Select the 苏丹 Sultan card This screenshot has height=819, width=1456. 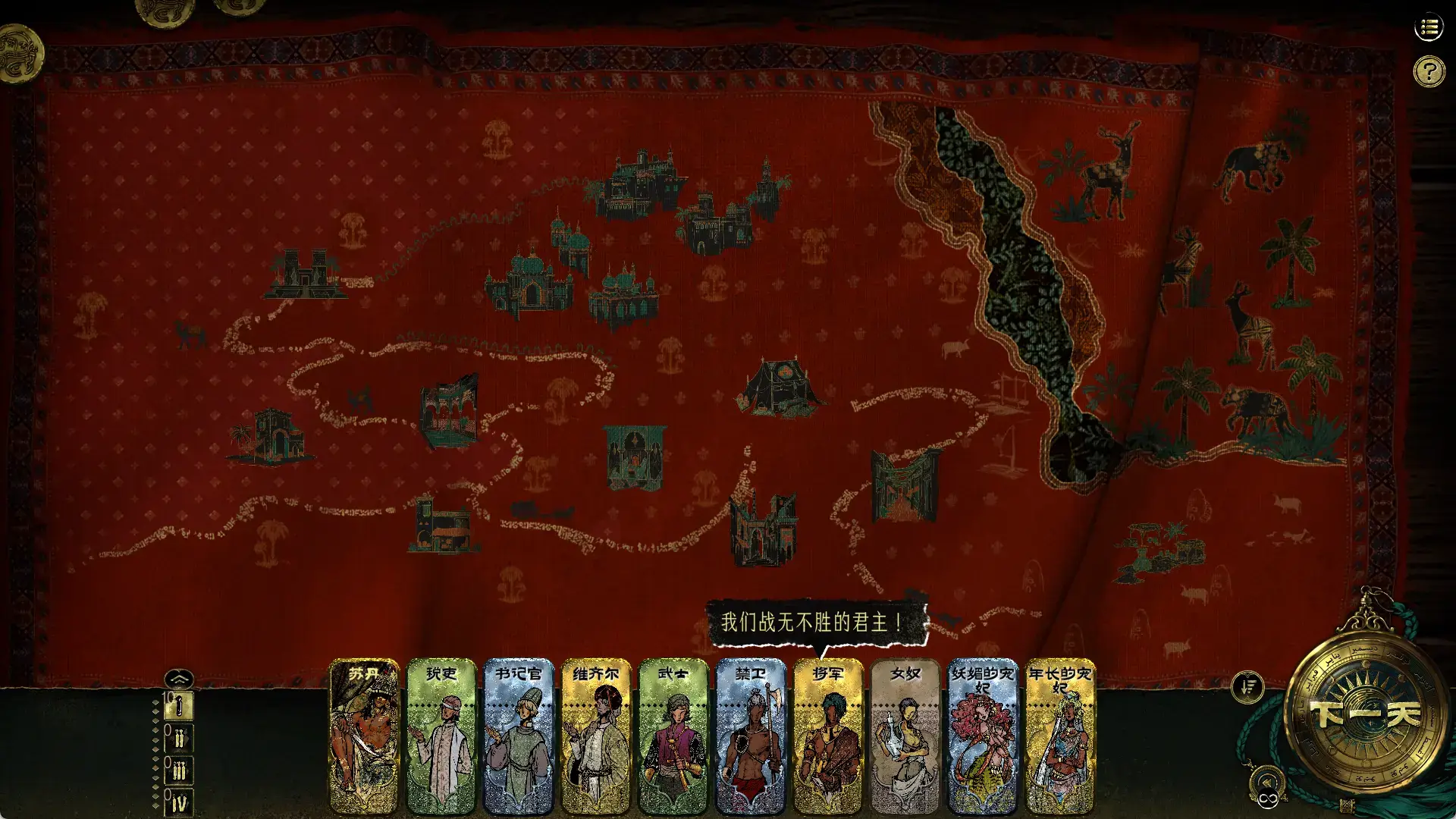[362, 739]
